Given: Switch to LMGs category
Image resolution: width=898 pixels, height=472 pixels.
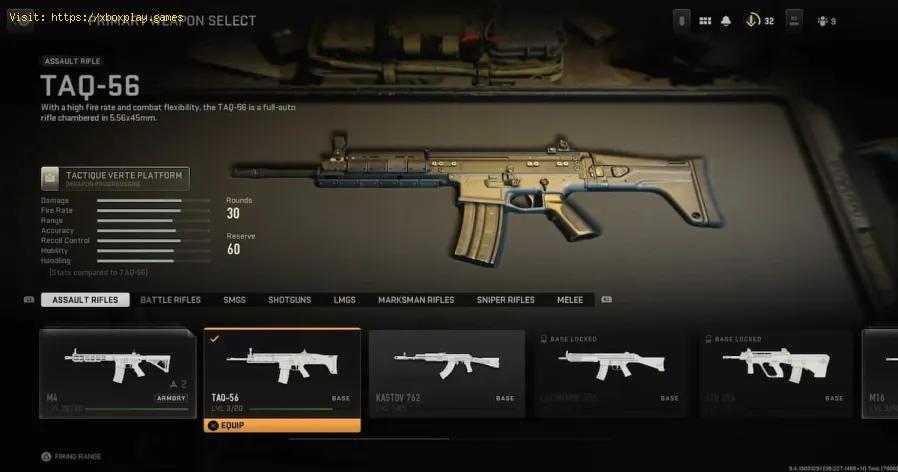Looking at the screenshot, I should pos(344,300).
